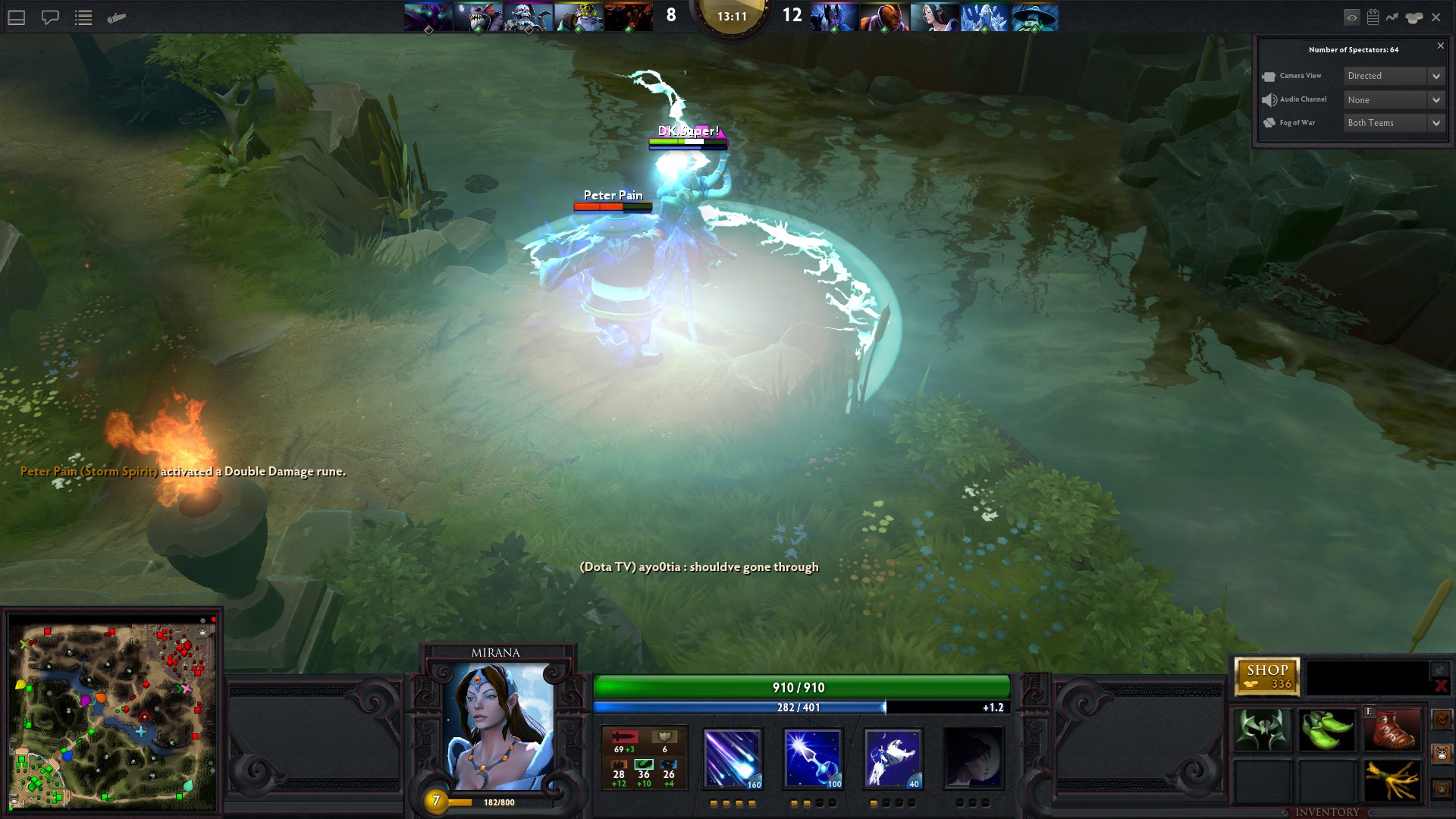
Task: Open the list icon in top-left toolbar
Action: point(83,17)
